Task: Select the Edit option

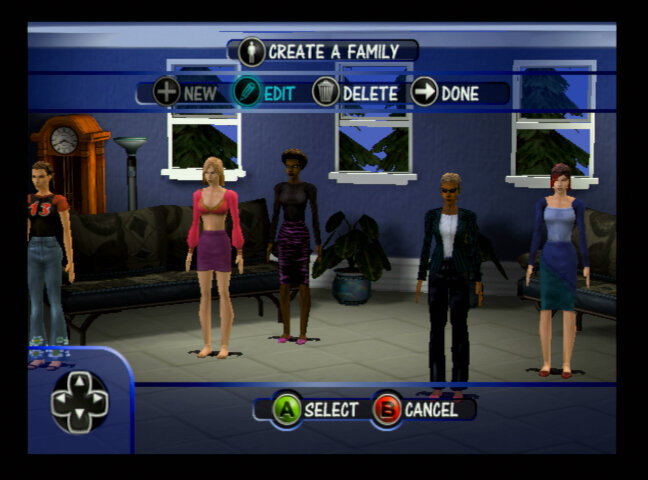Action: tap(264, 93)
